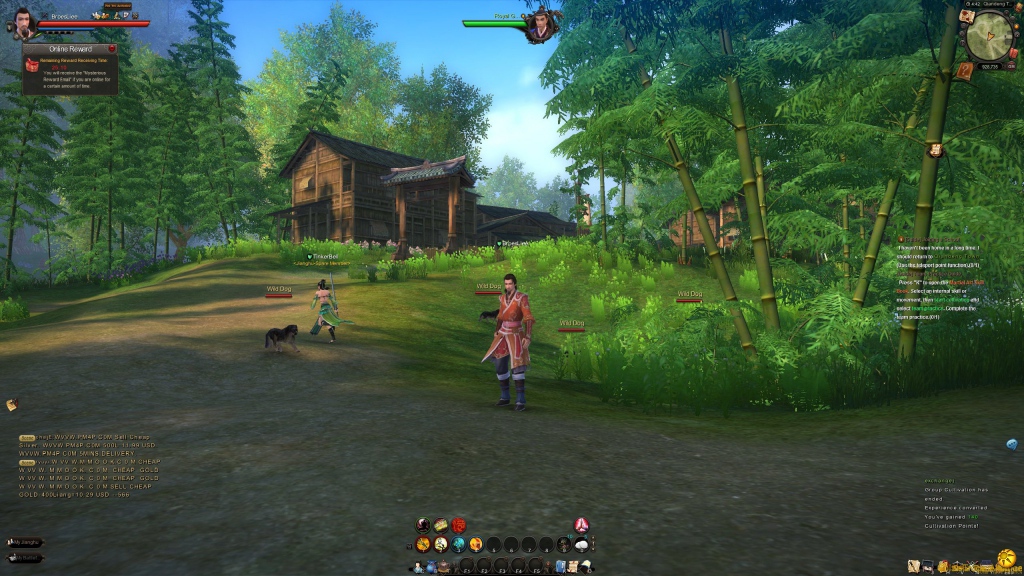Activate the teal skill in the hotbar
This screenshot has width=1024, height=576.
point(458,544)
